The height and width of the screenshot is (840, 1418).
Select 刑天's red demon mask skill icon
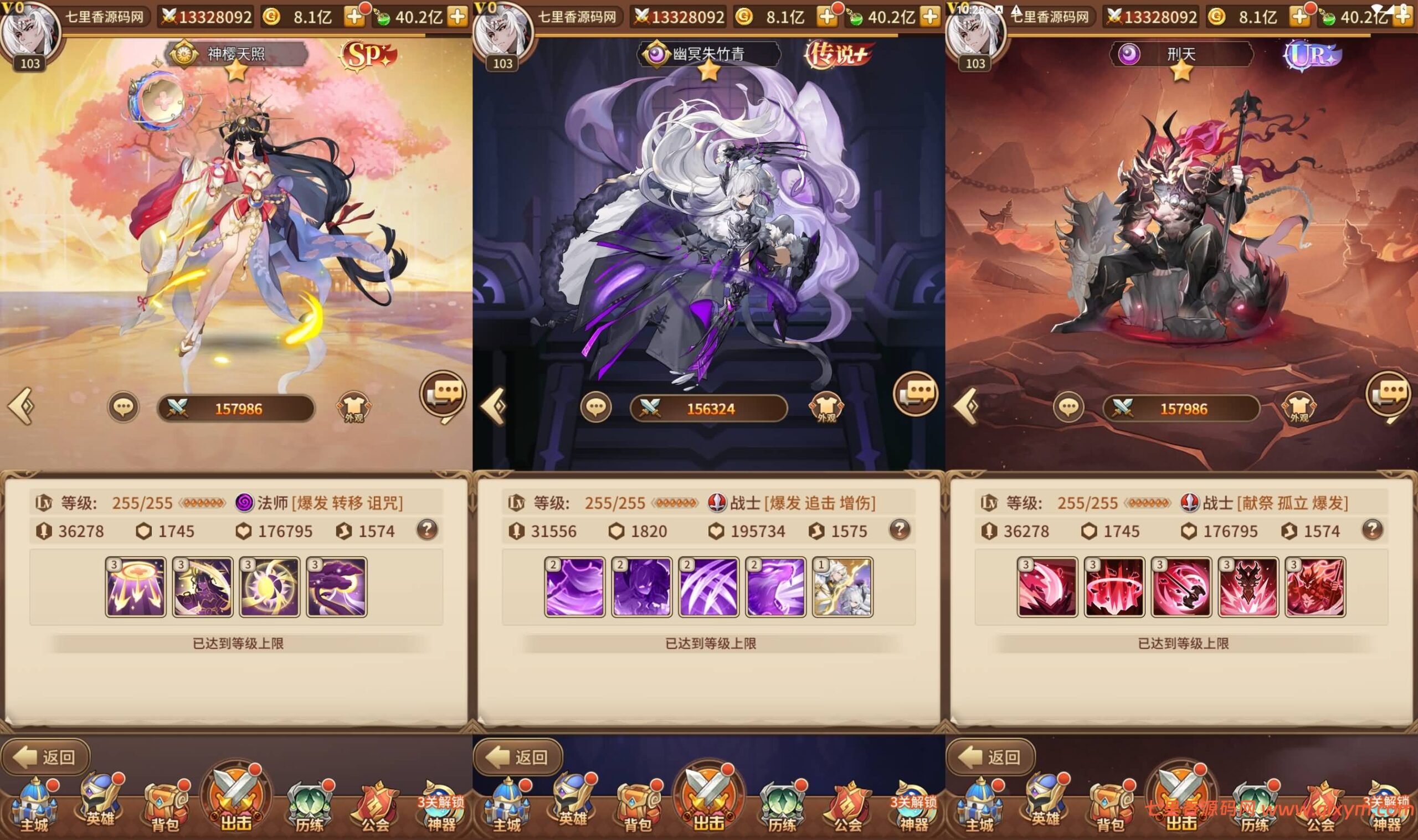1249,586
